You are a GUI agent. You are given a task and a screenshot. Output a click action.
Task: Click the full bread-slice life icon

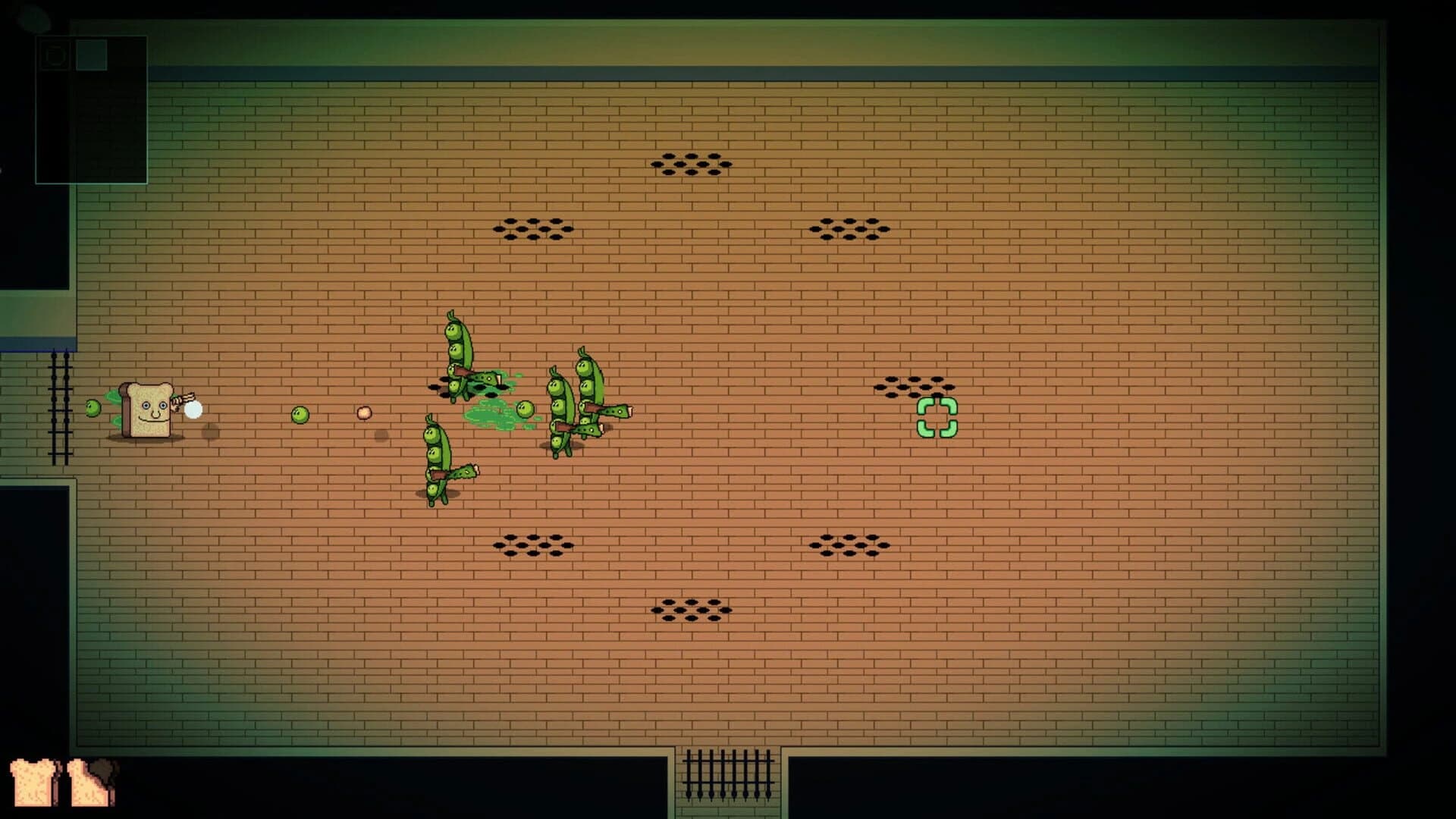(x=32, y=783)
